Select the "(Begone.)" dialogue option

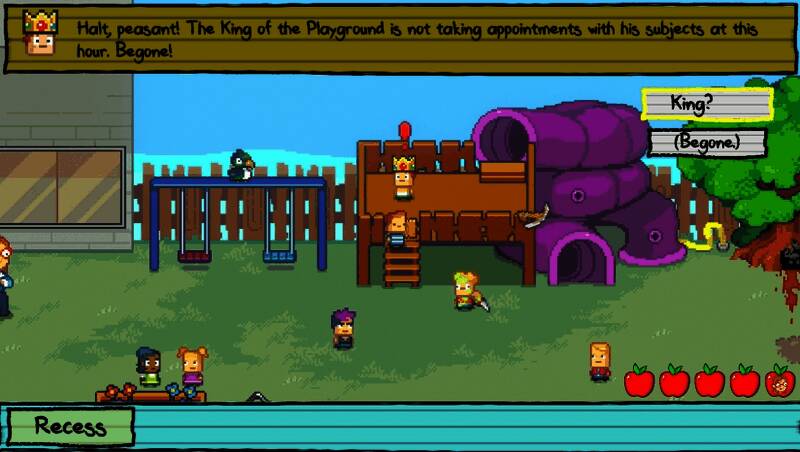click(706, 142)
